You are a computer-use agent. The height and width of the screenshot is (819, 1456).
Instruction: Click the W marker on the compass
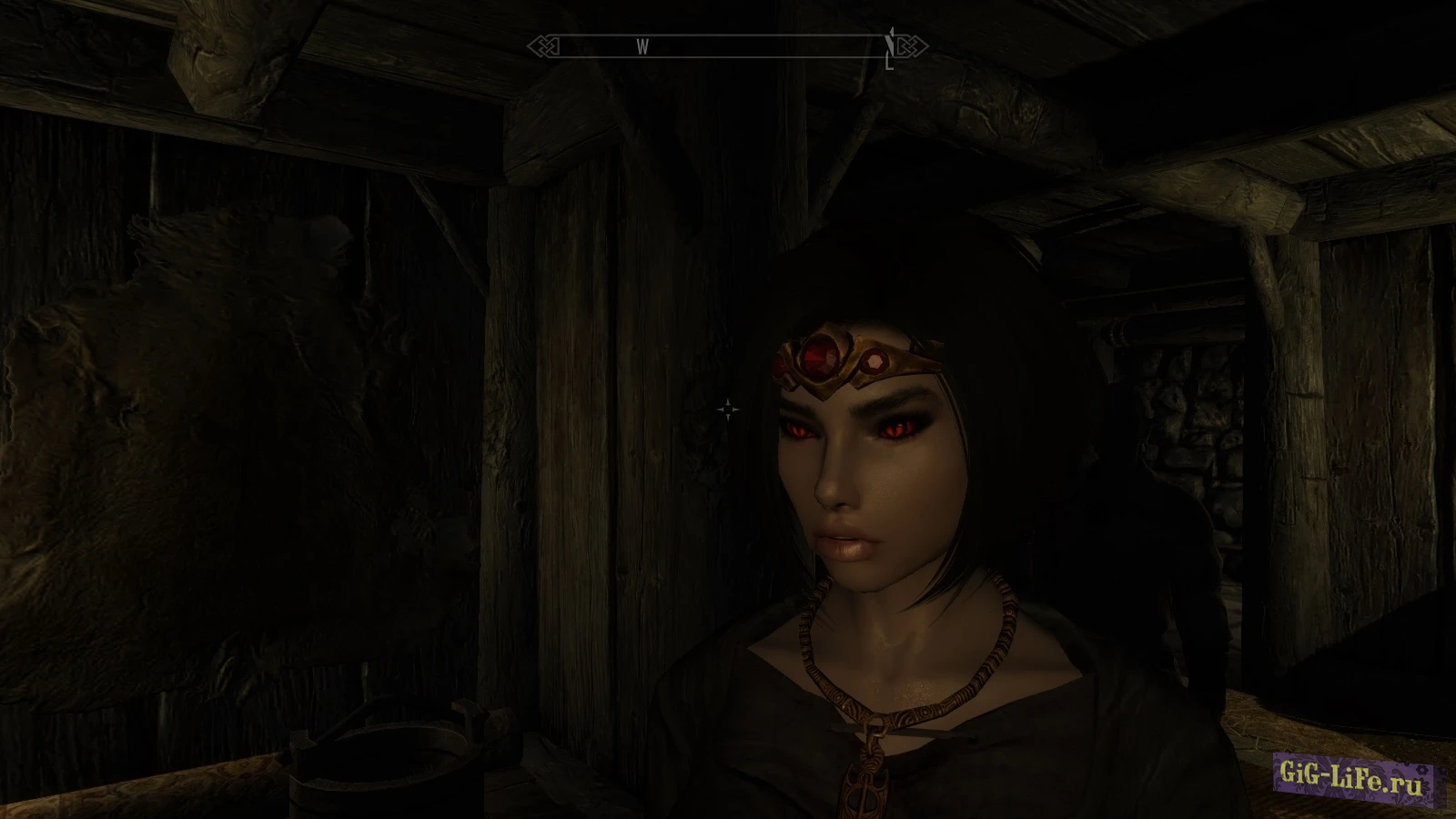point(643,46)
